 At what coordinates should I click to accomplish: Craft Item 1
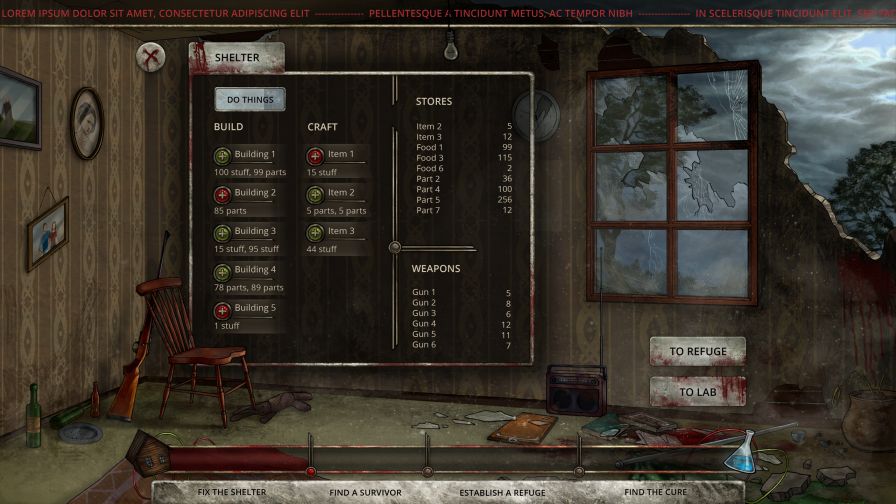pyautogui.click(x=315, y=155)
